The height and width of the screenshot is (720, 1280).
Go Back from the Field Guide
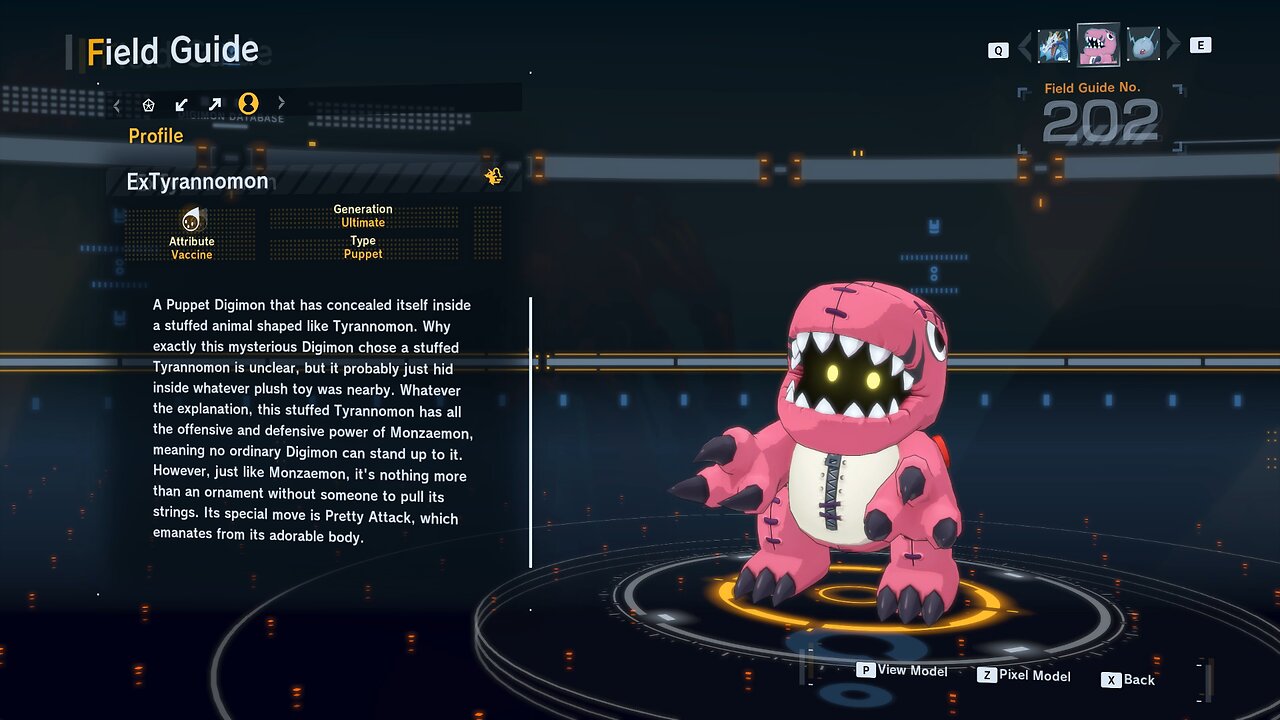pyautogui.click(x=1128, y=680)
